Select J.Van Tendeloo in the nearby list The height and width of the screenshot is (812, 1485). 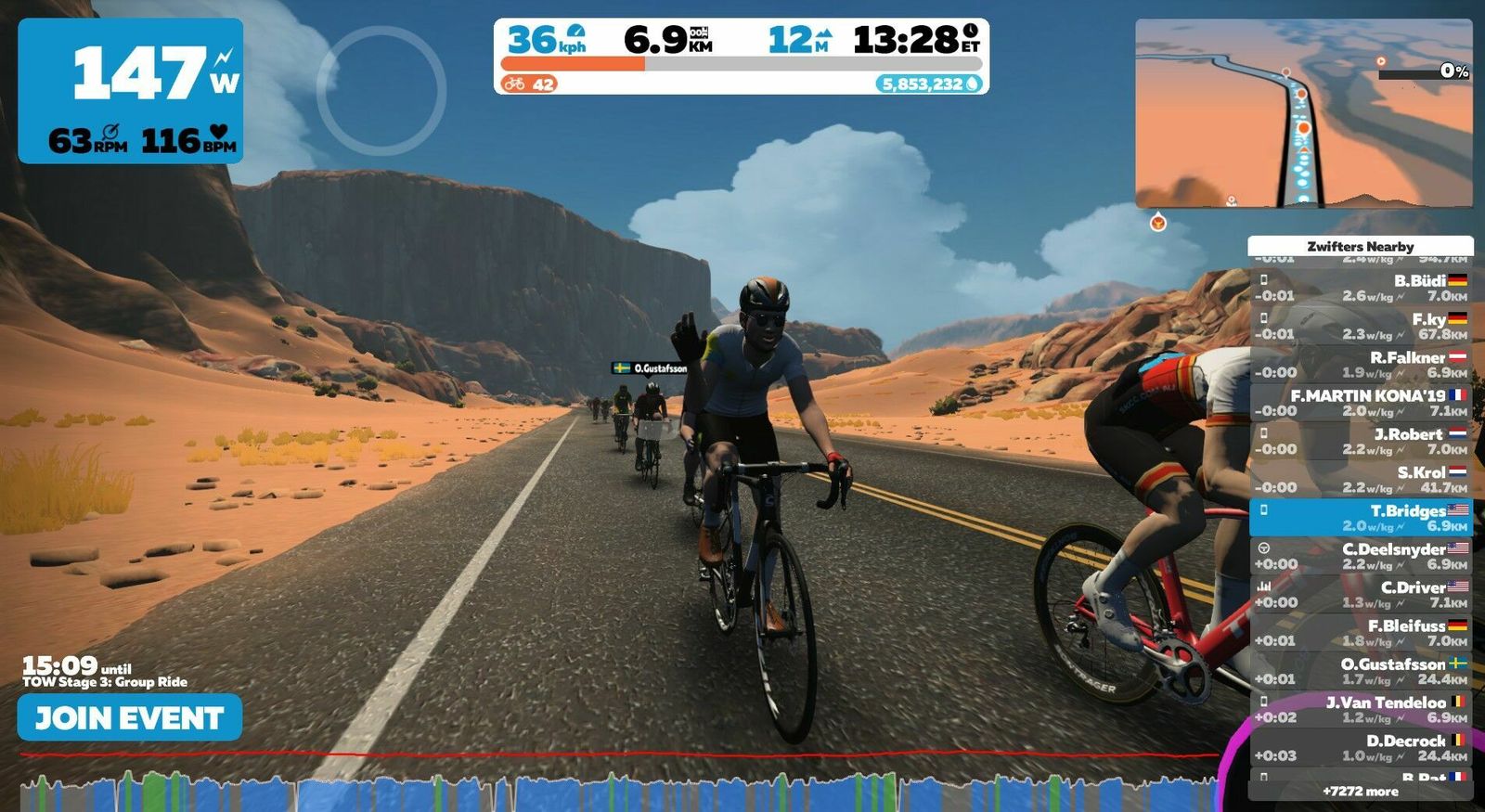1360,709
